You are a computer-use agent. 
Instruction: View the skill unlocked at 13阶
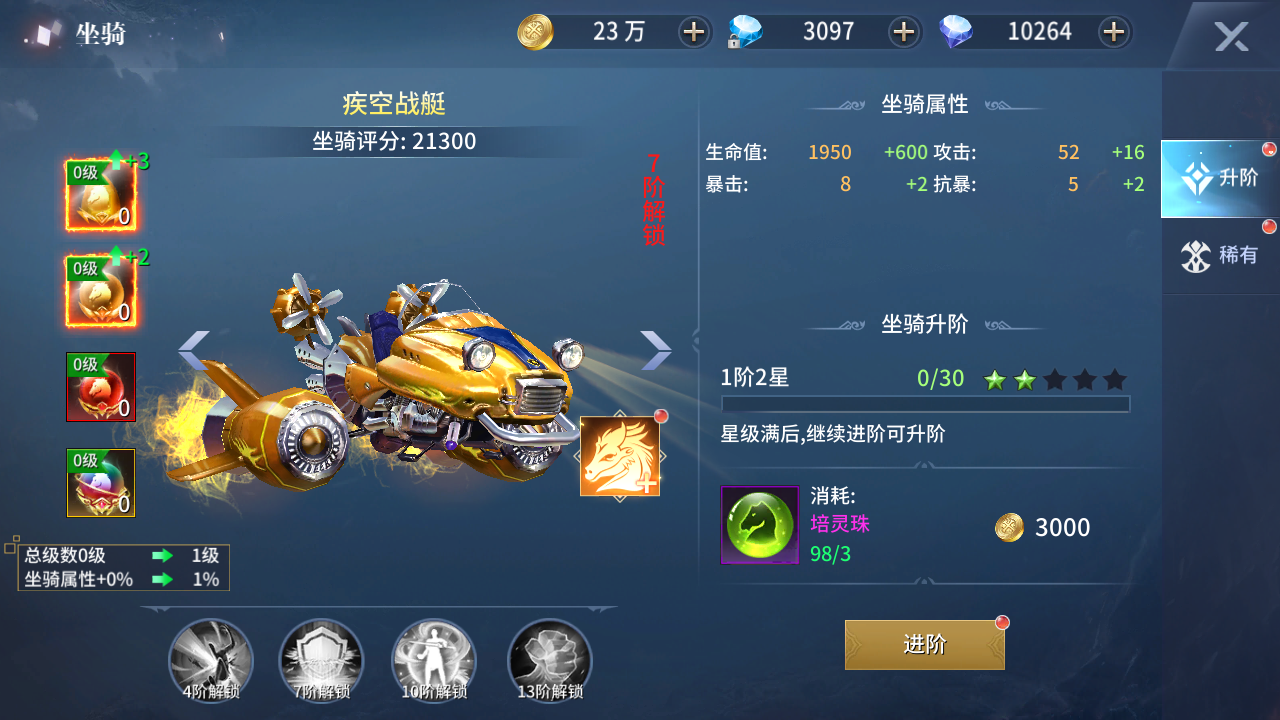pos(550,660)
